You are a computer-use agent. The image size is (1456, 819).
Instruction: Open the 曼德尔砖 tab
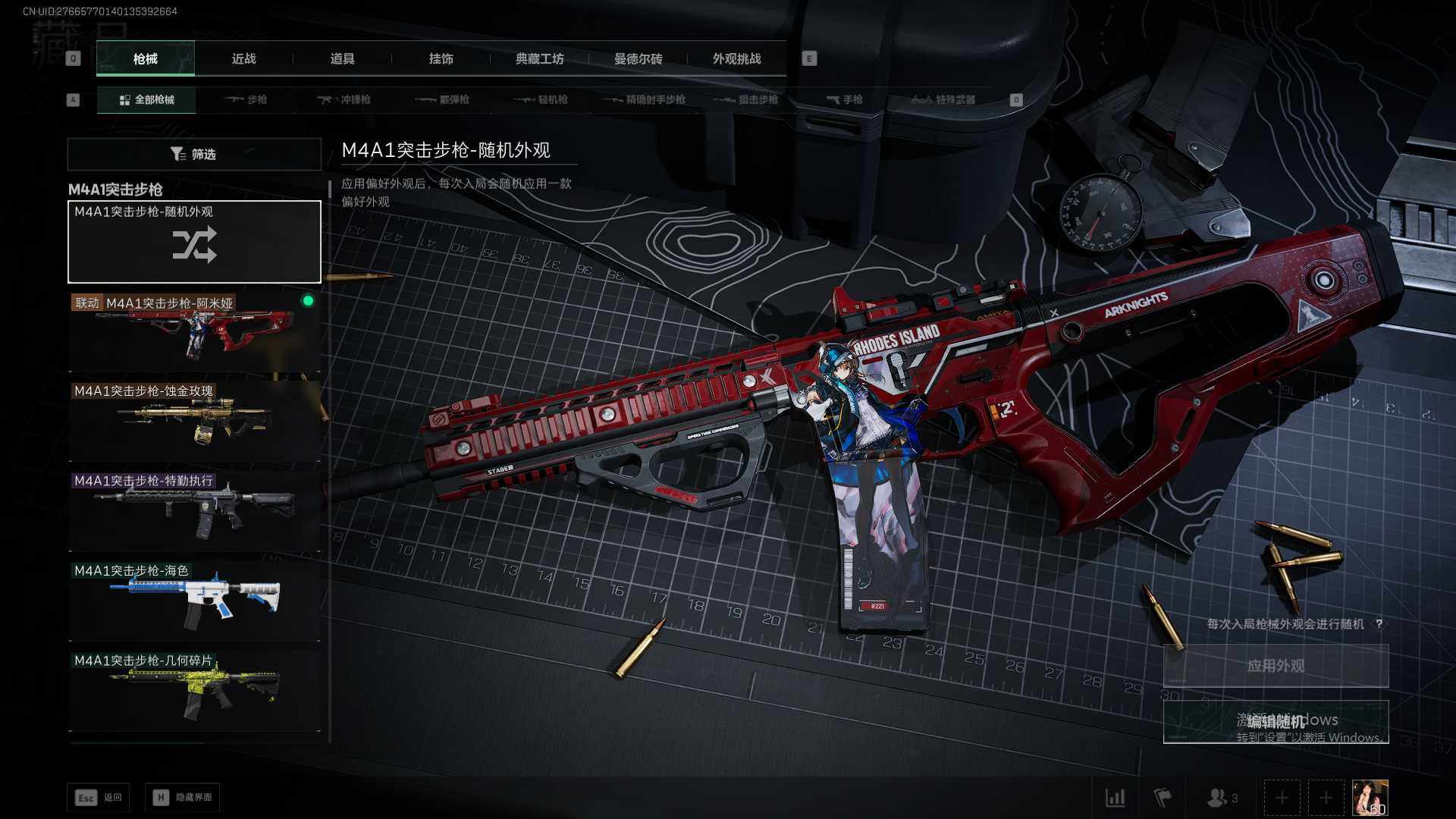(x=638, y=59)
